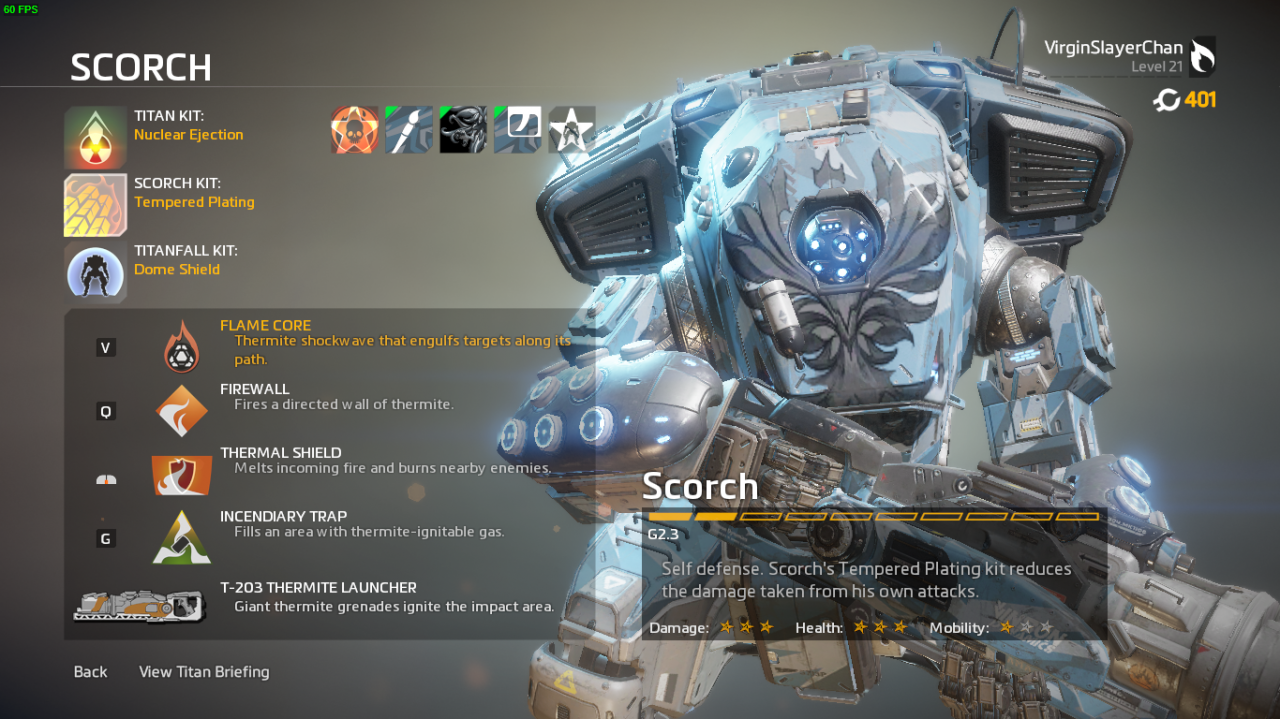Open the skull star Titan execution icon
The width and height of the screenshot is (1280, 719).
click(355, 130)
